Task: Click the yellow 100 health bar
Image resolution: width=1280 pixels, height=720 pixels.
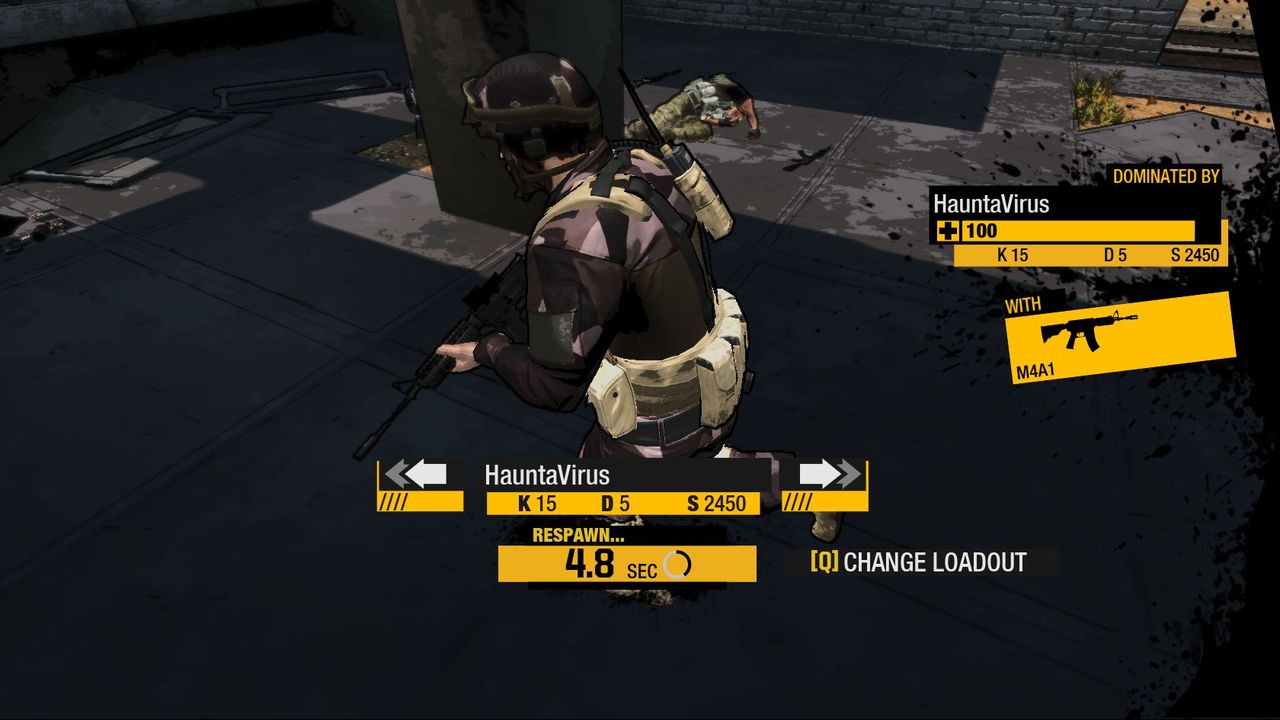Action: click(x=1070, y=231)
